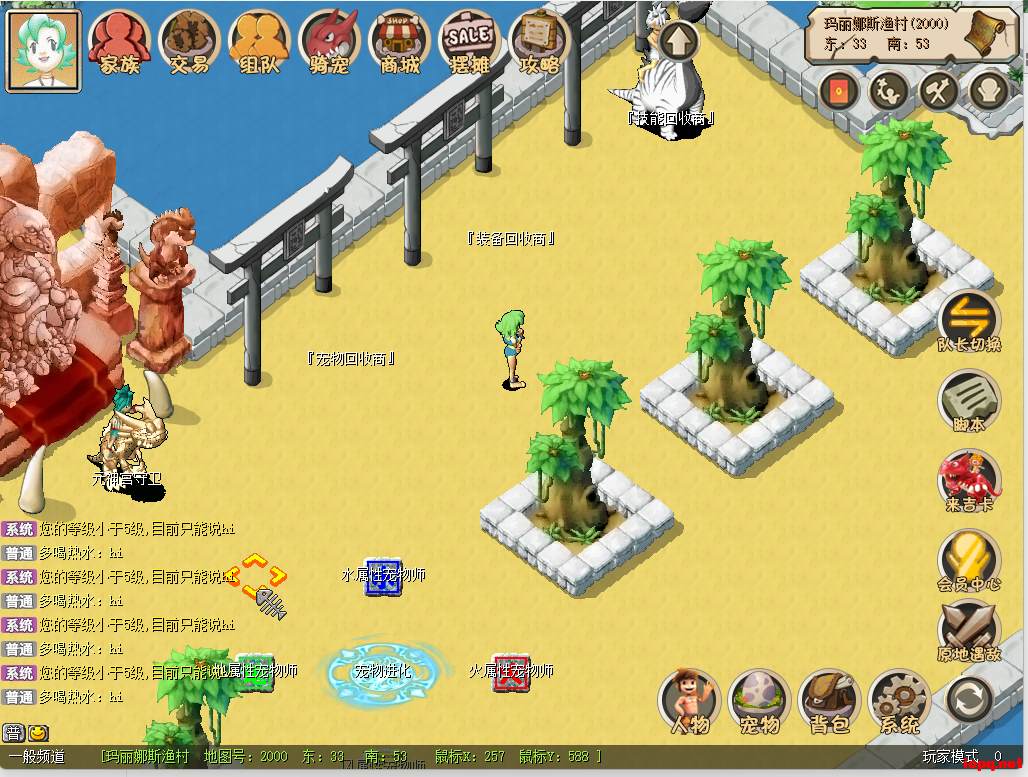The width and height of the screenshot is (1028, 777).
Task: Click the crossed hammer tools icon
Action: (x=939, y=92)
